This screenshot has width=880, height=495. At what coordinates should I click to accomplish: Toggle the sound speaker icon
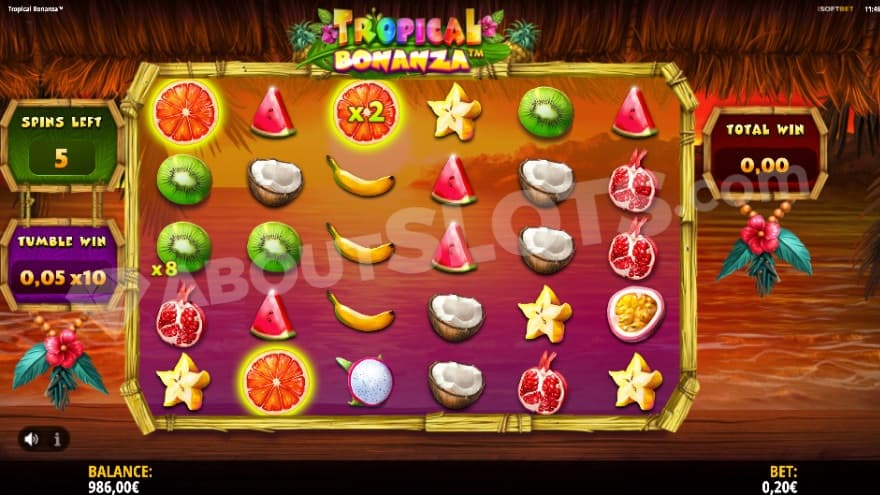click(32, 438)
